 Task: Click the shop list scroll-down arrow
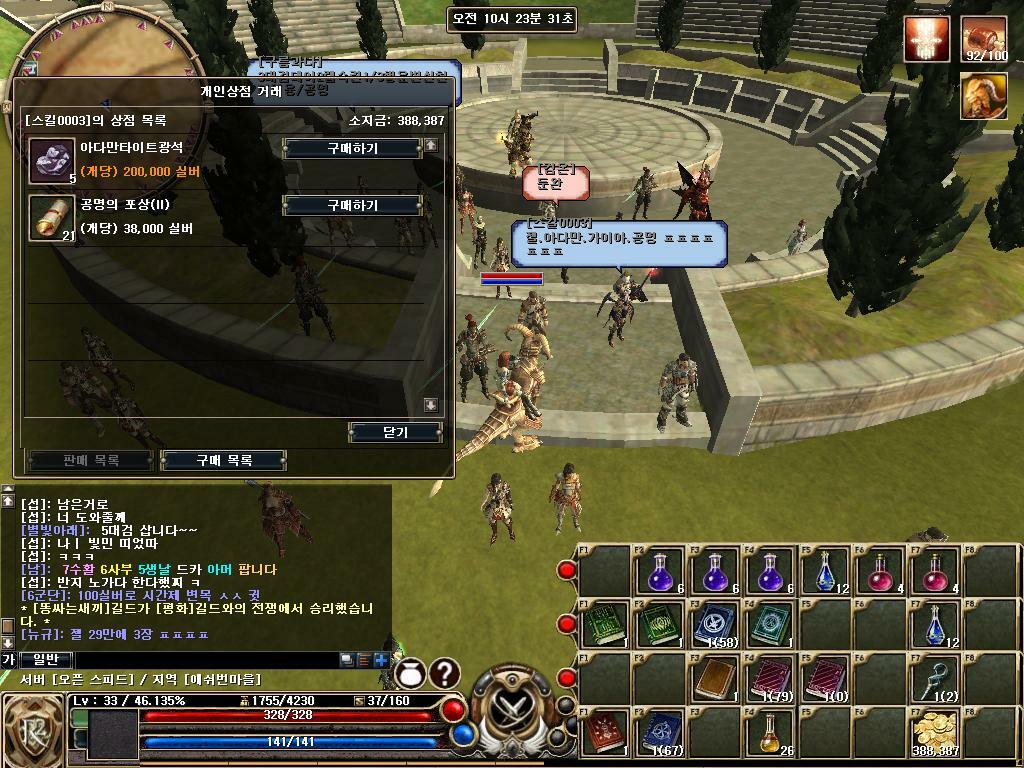pos(431,405)
